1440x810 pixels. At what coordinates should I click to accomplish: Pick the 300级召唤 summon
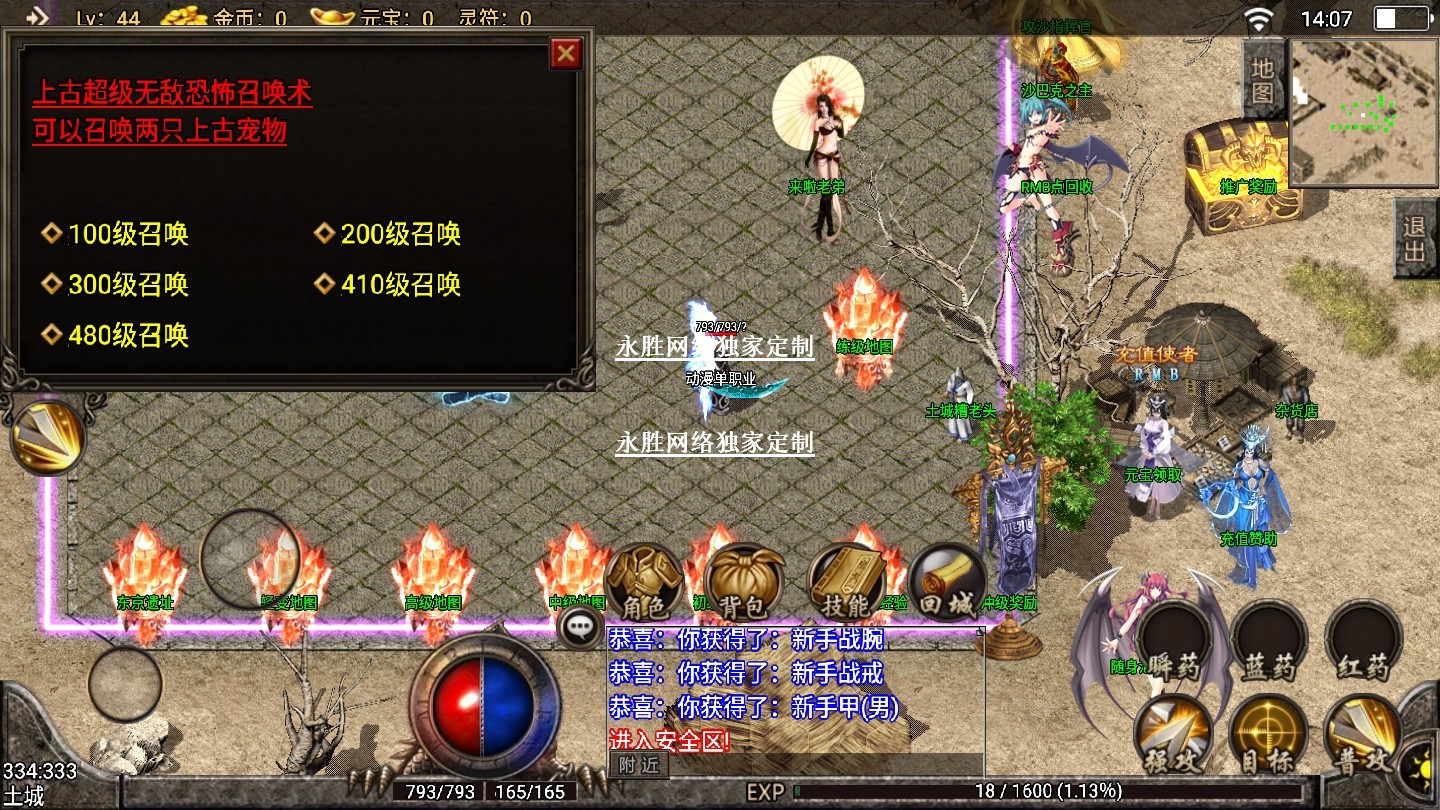(128, 285)
